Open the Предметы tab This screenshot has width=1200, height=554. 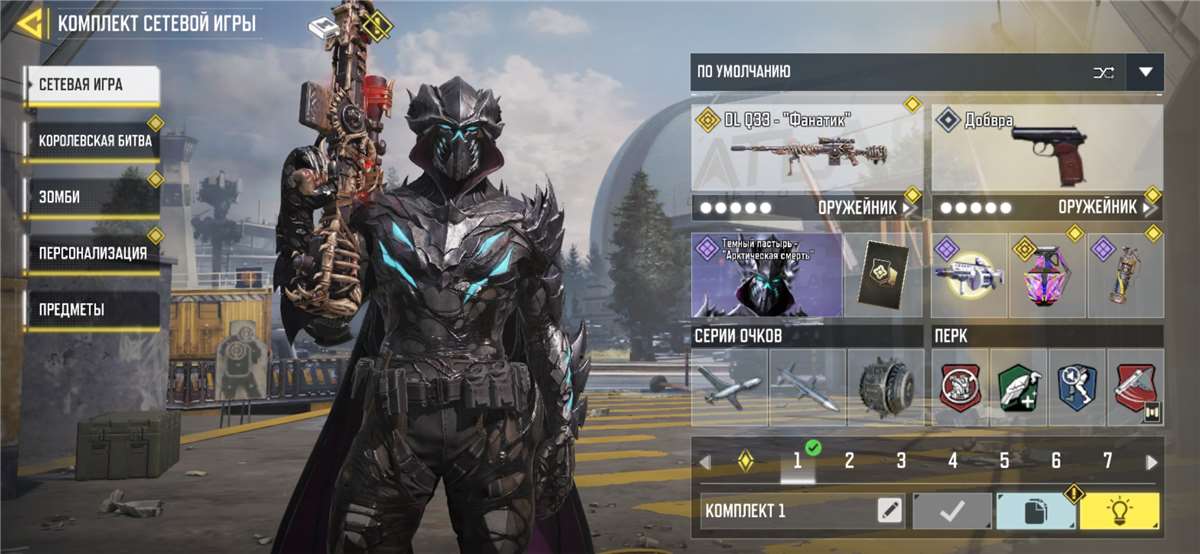pyautogui.click(x=93, y=309)
